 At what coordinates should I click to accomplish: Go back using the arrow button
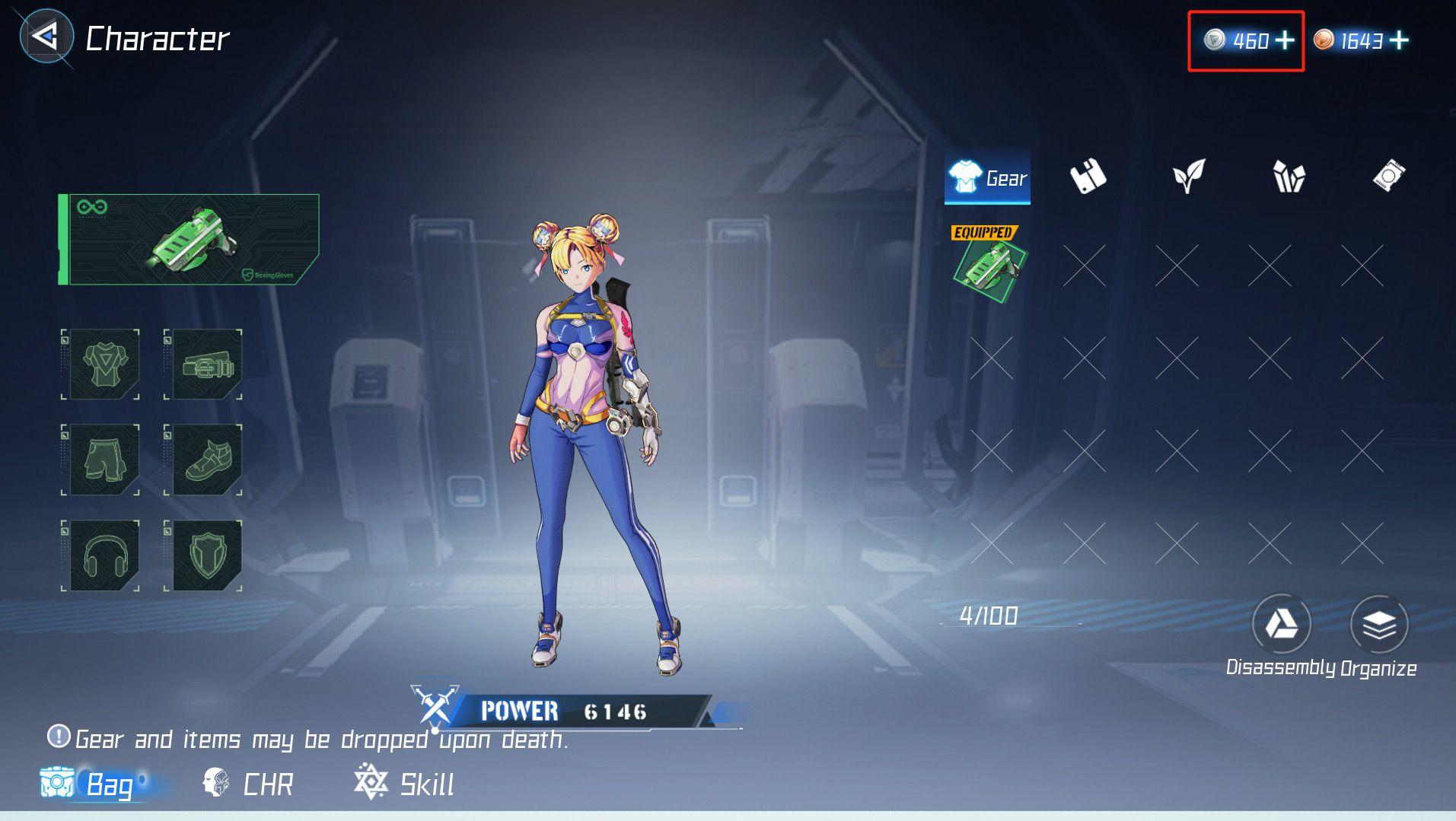46,37
